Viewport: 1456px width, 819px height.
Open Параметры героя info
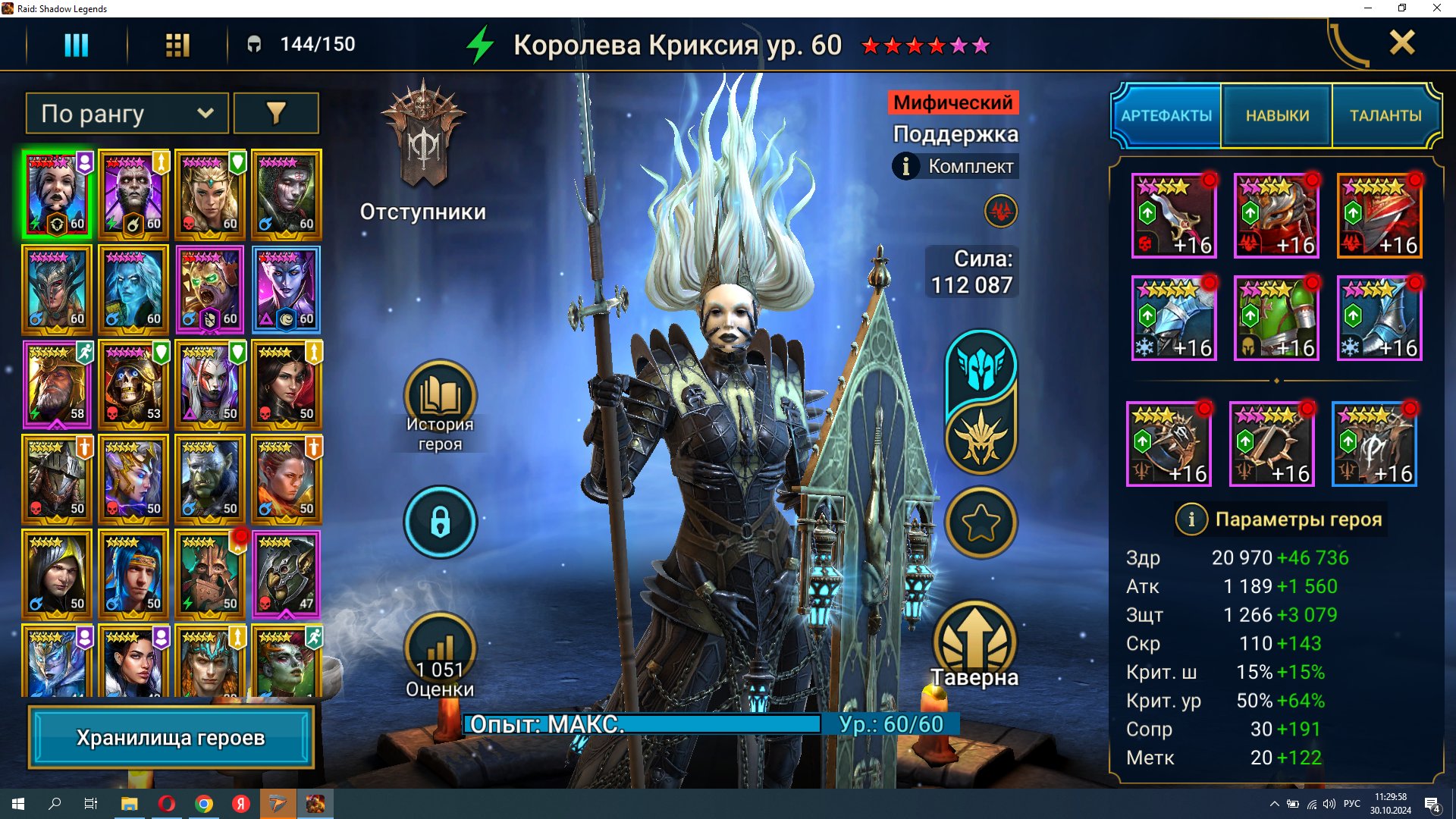pyautogui.click(x=1191, y=519)
